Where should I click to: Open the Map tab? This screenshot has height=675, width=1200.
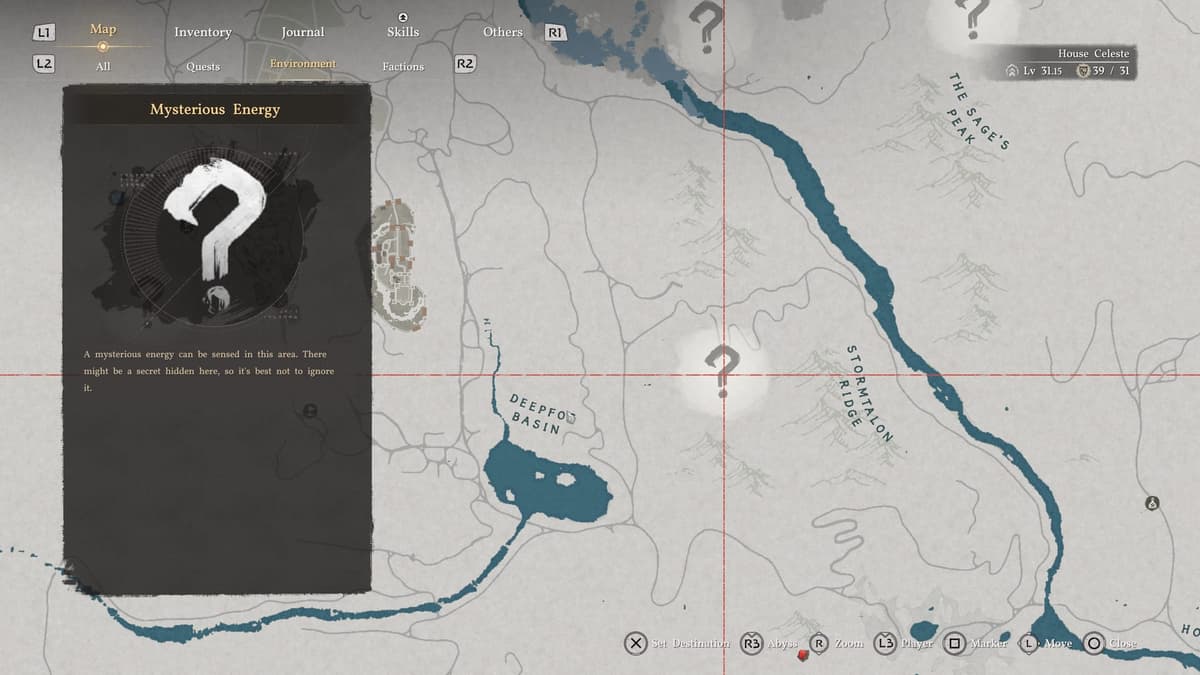(x=103, y=30)
